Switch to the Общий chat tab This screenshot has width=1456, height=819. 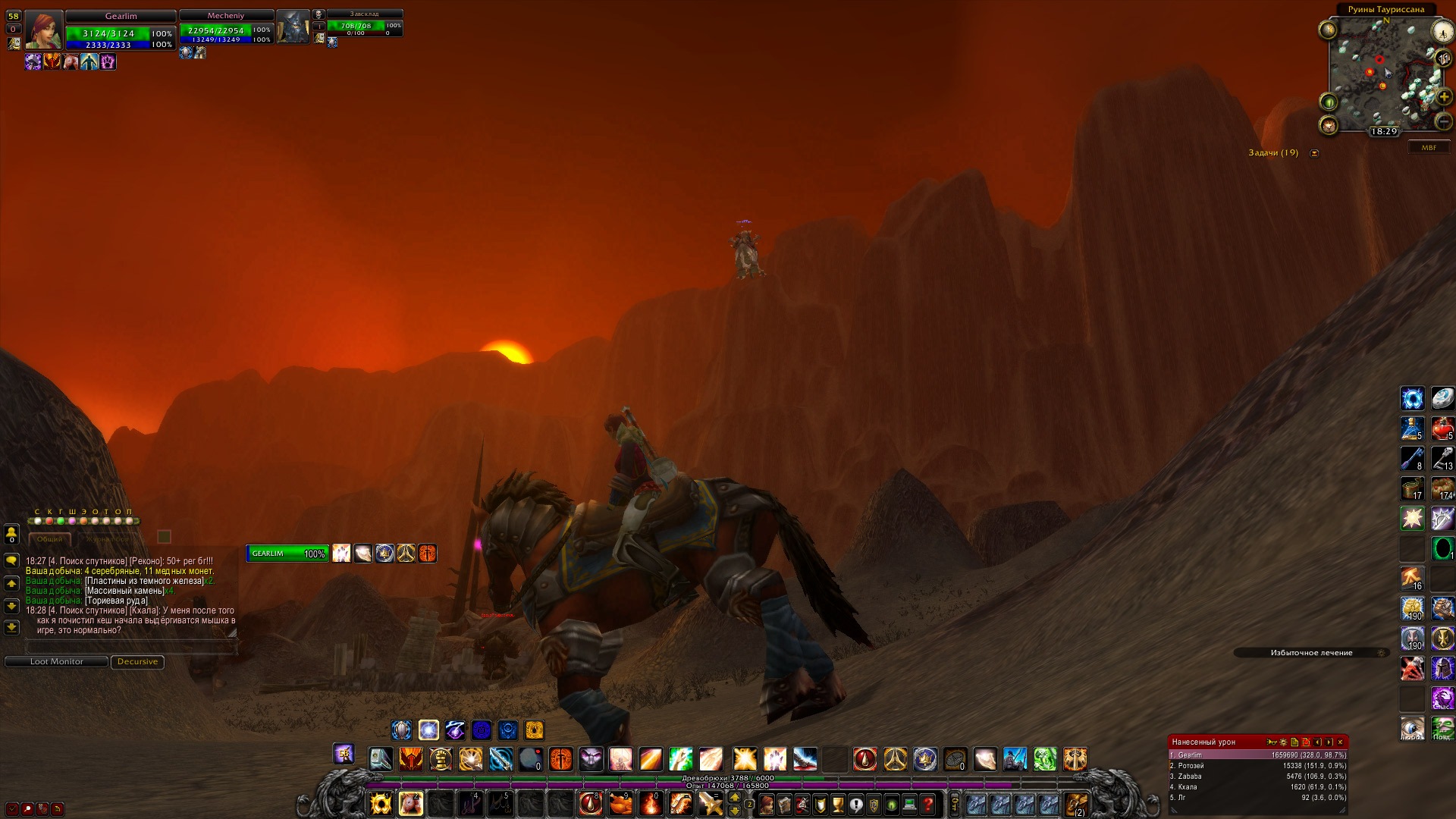(x=50, y=539)
